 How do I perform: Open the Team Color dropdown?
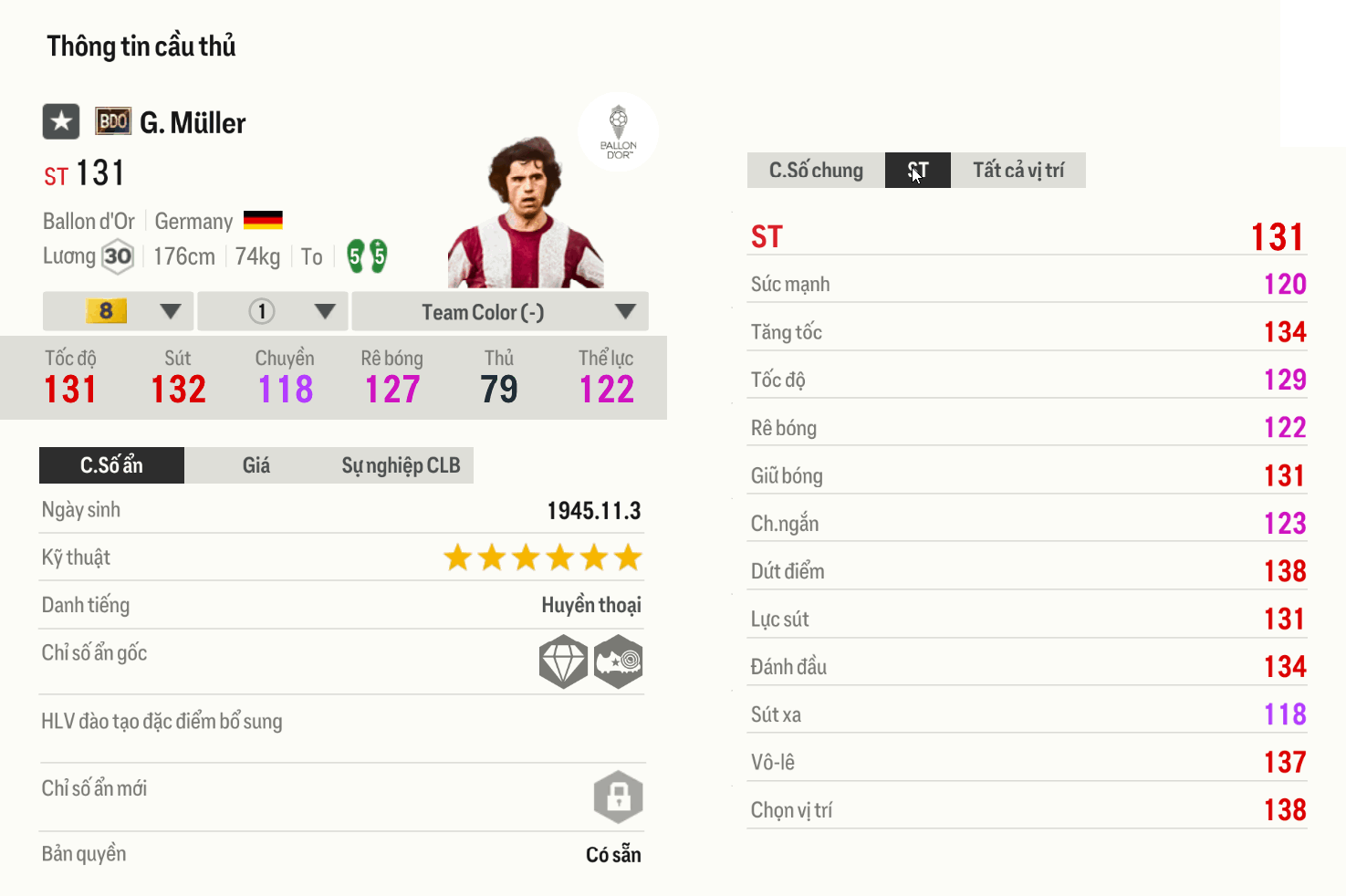[481, 311]
